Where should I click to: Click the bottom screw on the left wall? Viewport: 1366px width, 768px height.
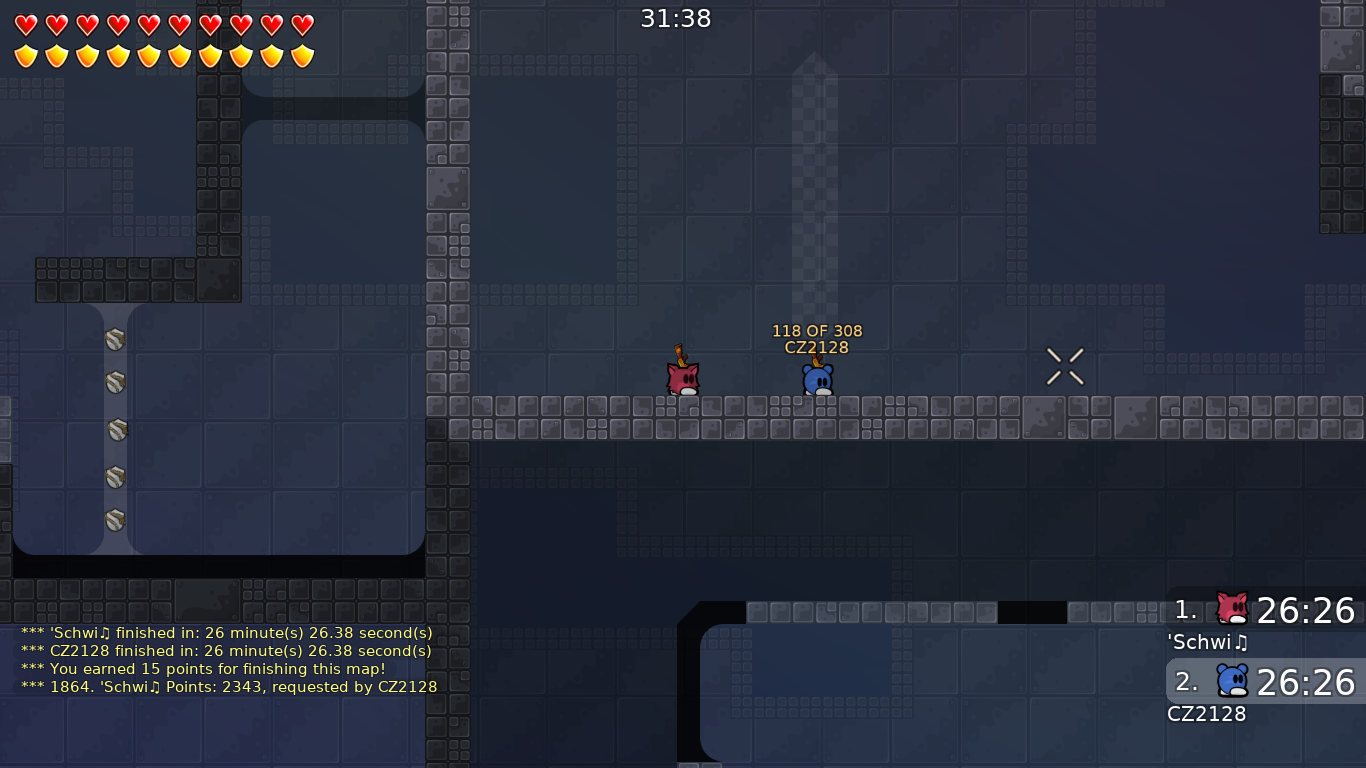pos(114,518)
